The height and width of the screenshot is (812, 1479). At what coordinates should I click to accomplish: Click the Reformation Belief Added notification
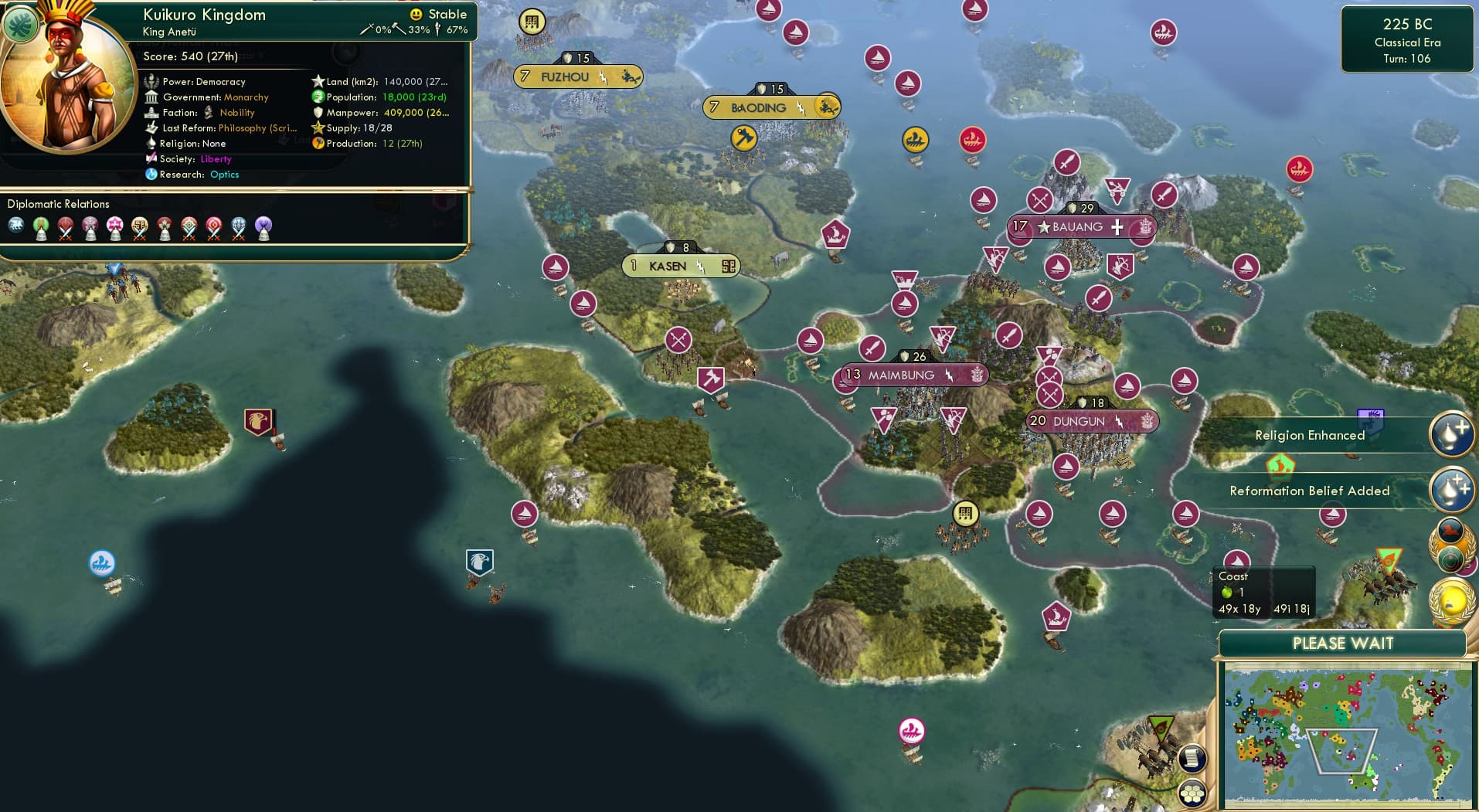(x=1309, y=490)
